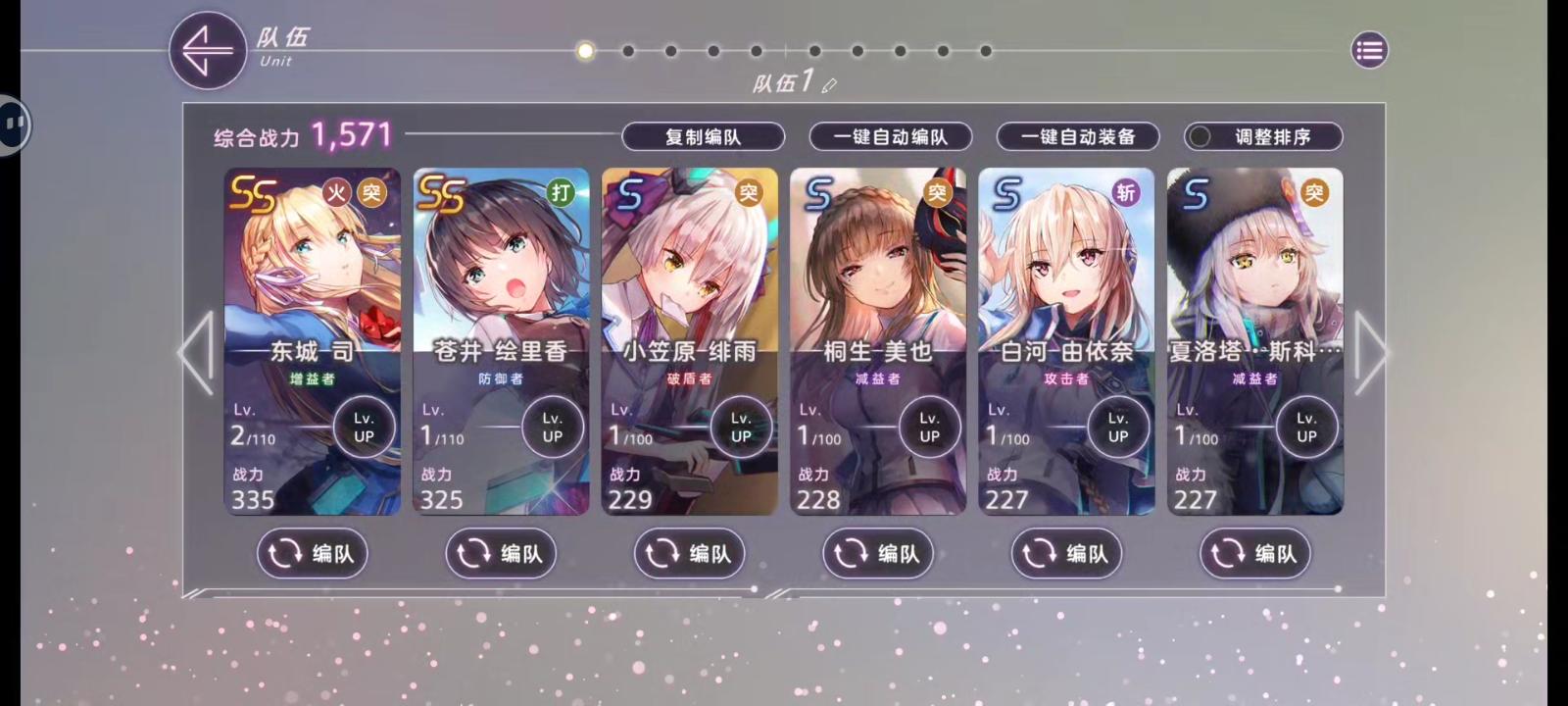Click the 复制编队 button
The image size is (1568, 706).
pos(704,136)
